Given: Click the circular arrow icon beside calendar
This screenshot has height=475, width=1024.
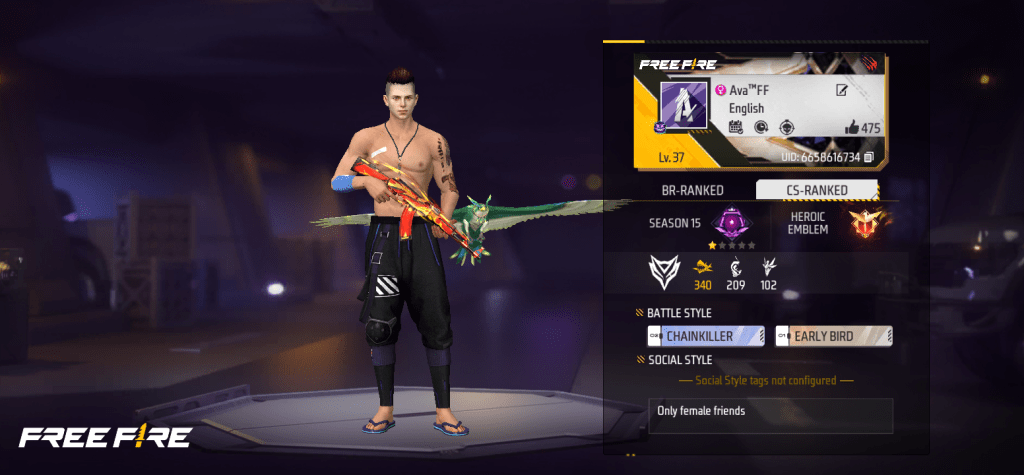Looking at the screenshot, I should (x=762, y=127).
